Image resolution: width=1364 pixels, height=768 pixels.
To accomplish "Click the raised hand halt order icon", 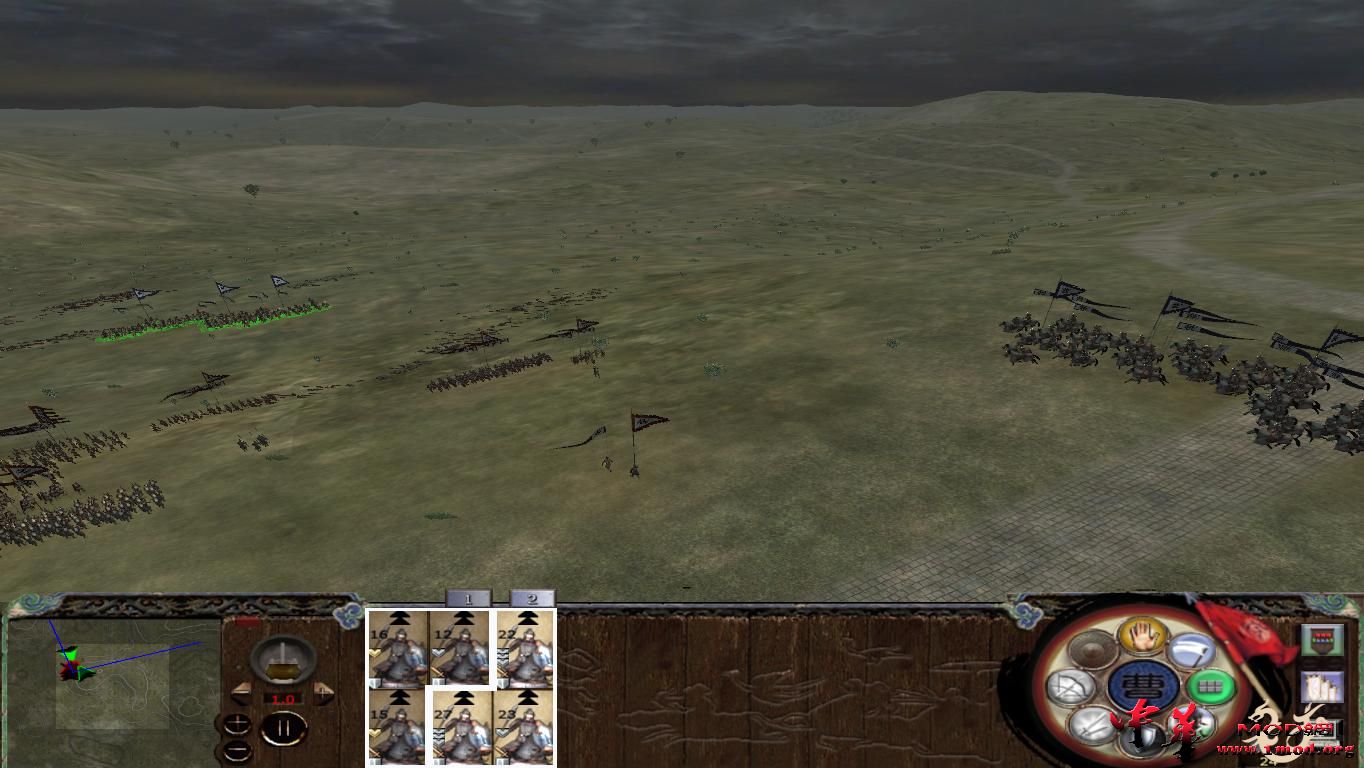I will coord(1141,638).
